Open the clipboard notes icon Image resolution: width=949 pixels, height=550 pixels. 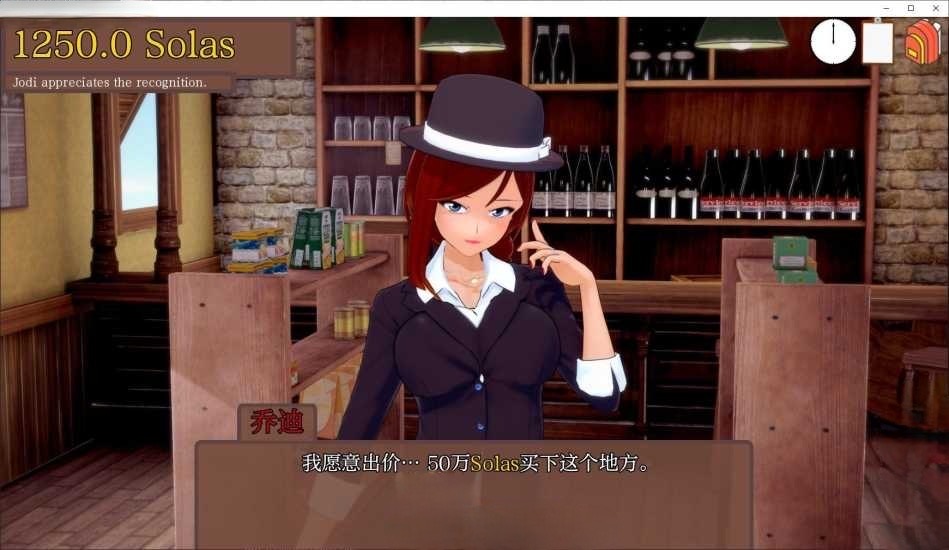click(x=877, y=43)
